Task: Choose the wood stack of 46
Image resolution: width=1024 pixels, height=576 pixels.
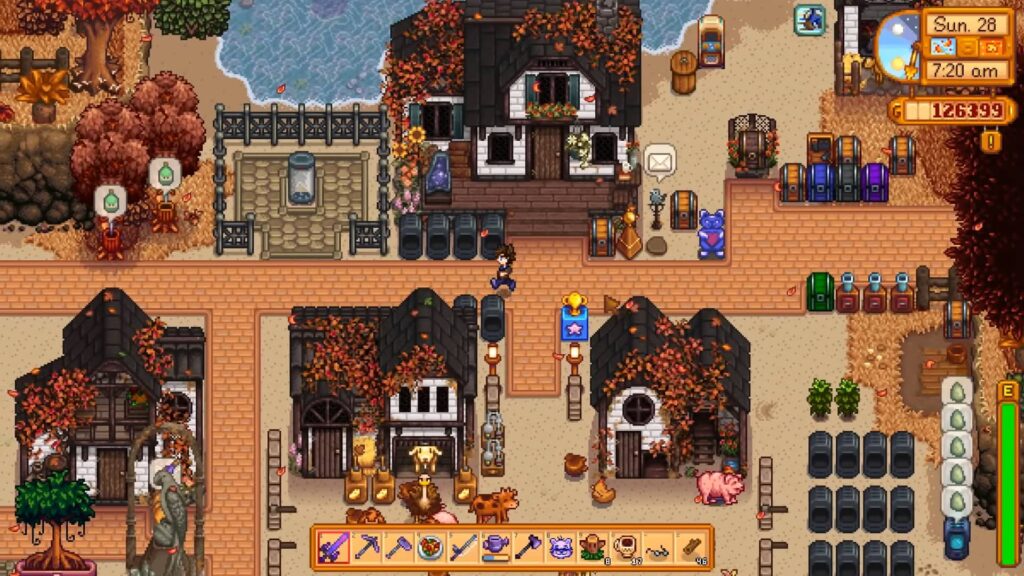Action: [692, 547]
